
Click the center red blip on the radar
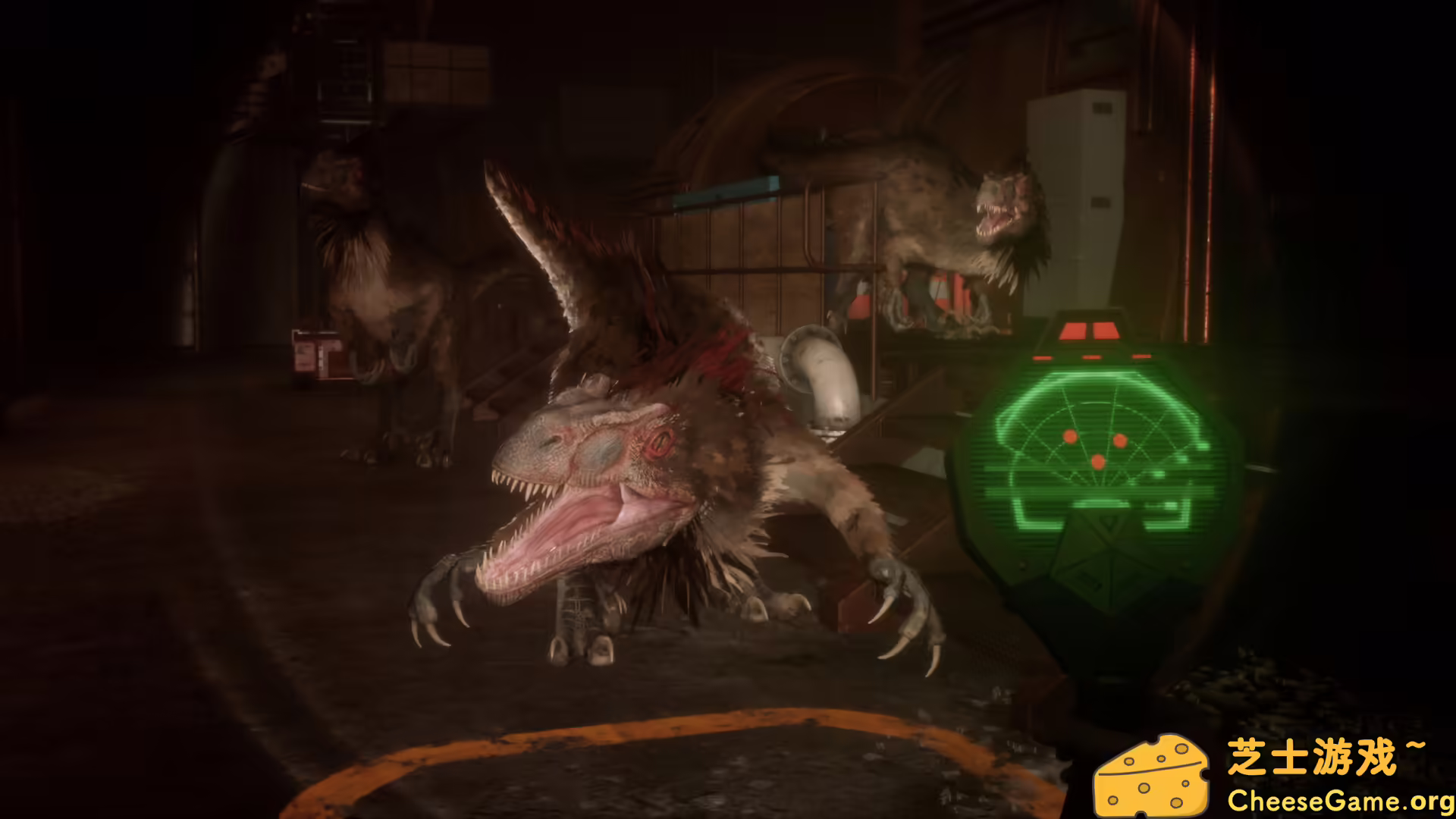tap(1097, 460)
